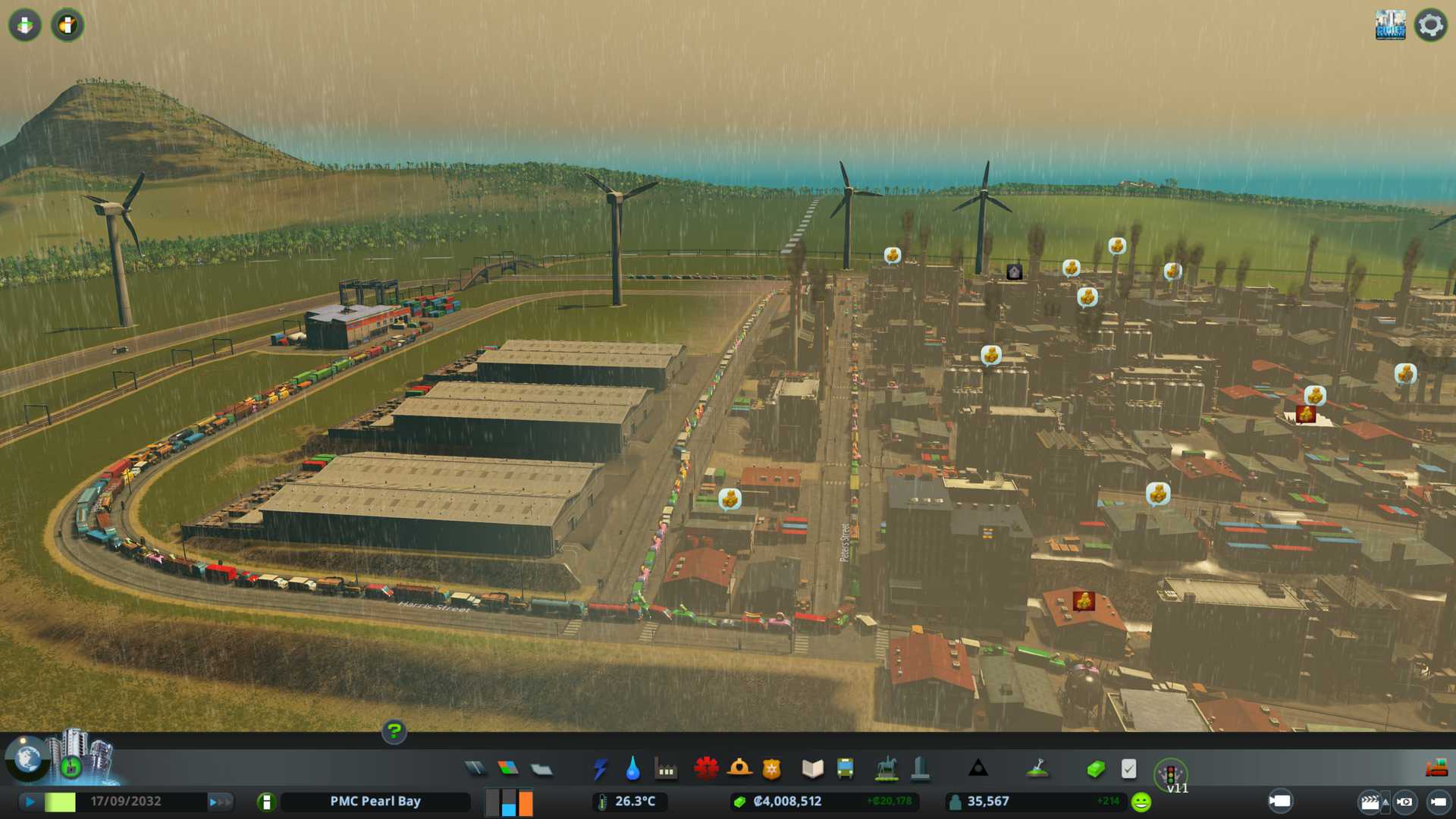
Task: Open the Districts painting tool
Action: pos(541,770)
